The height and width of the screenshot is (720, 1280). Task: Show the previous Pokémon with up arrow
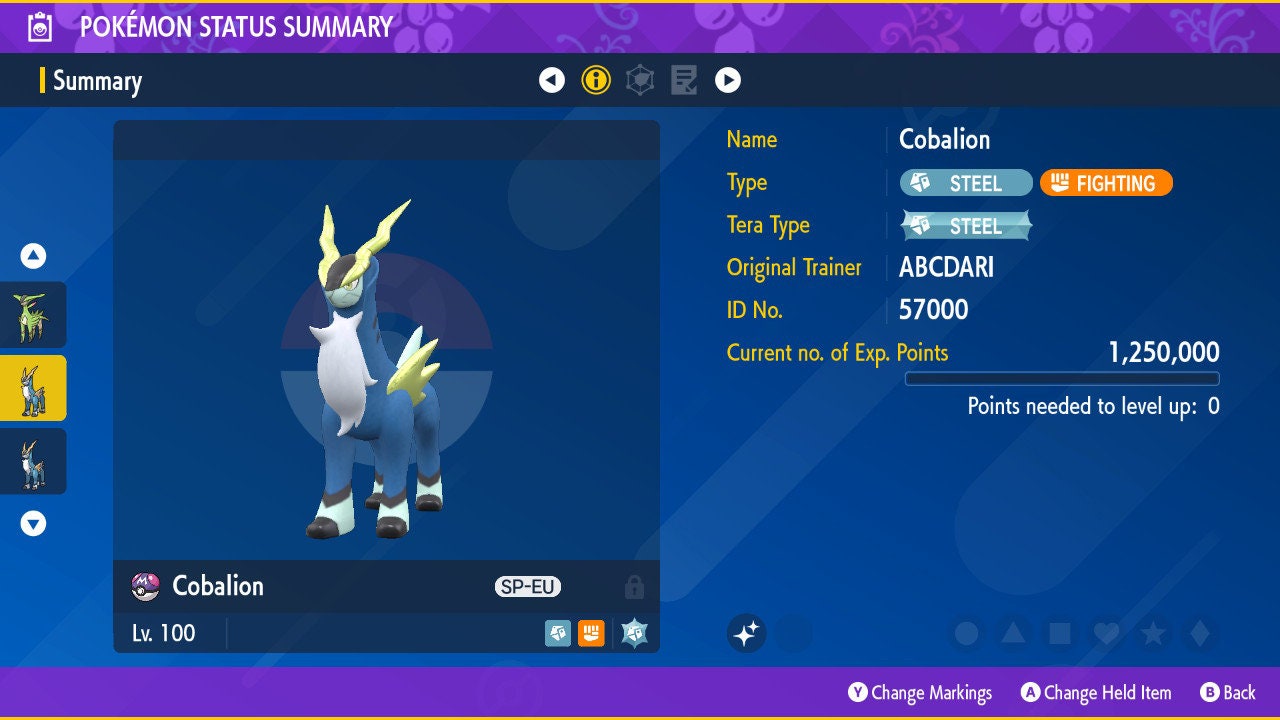tap(33, 256)
